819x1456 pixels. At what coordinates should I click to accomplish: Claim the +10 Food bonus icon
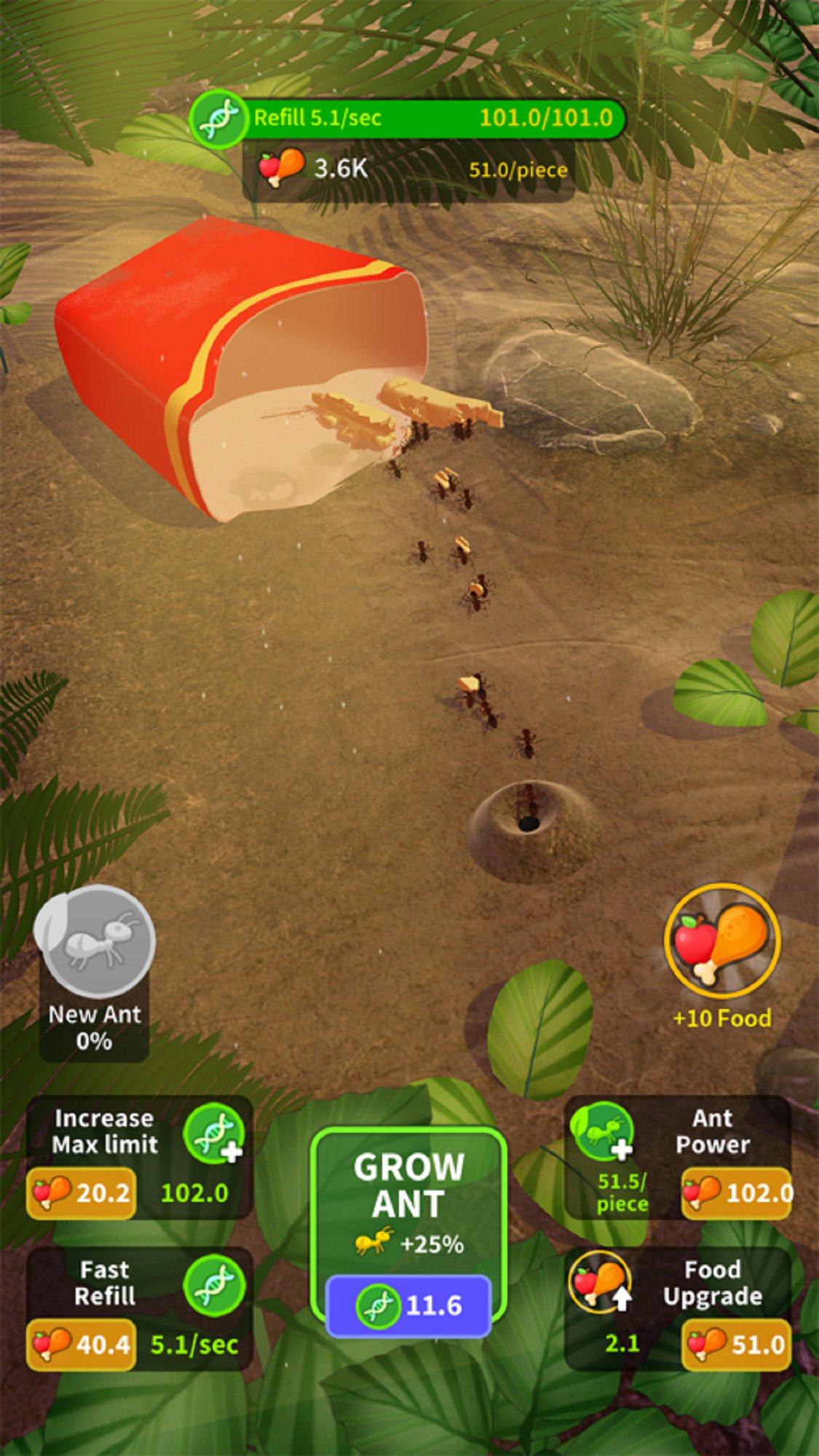722,941
